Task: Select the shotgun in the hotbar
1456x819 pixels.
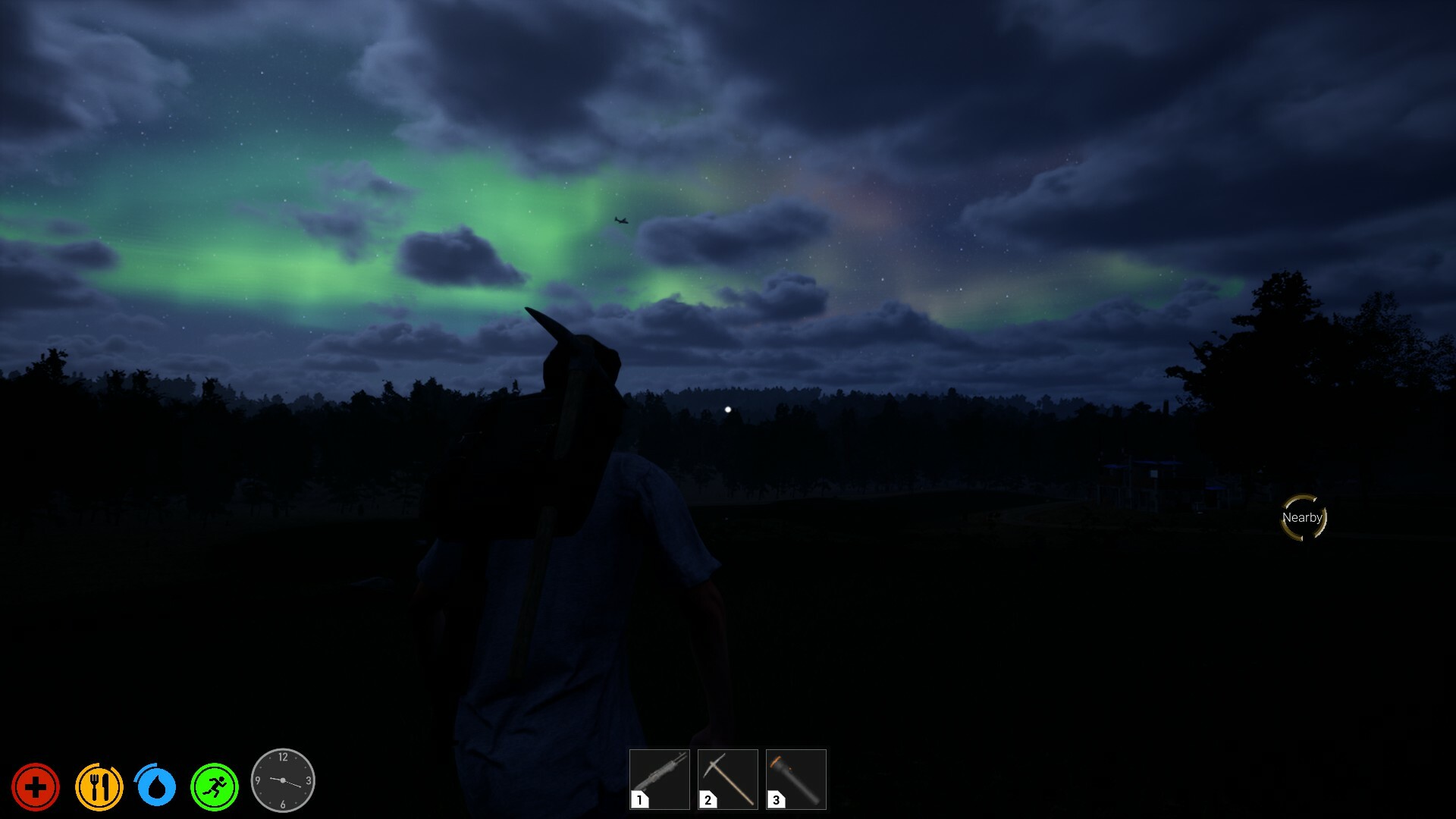Action: point(658,779)
